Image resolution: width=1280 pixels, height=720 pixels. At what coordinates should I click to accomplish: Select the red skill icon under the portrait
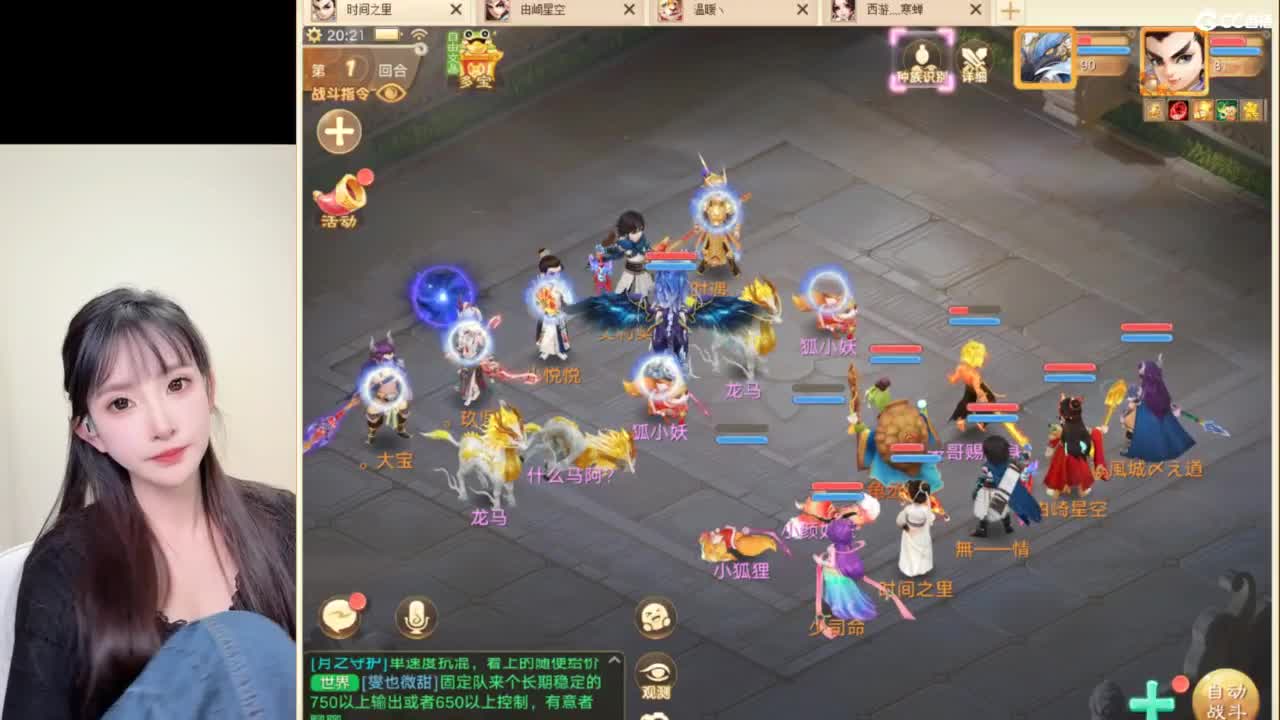coord(1178,110)
